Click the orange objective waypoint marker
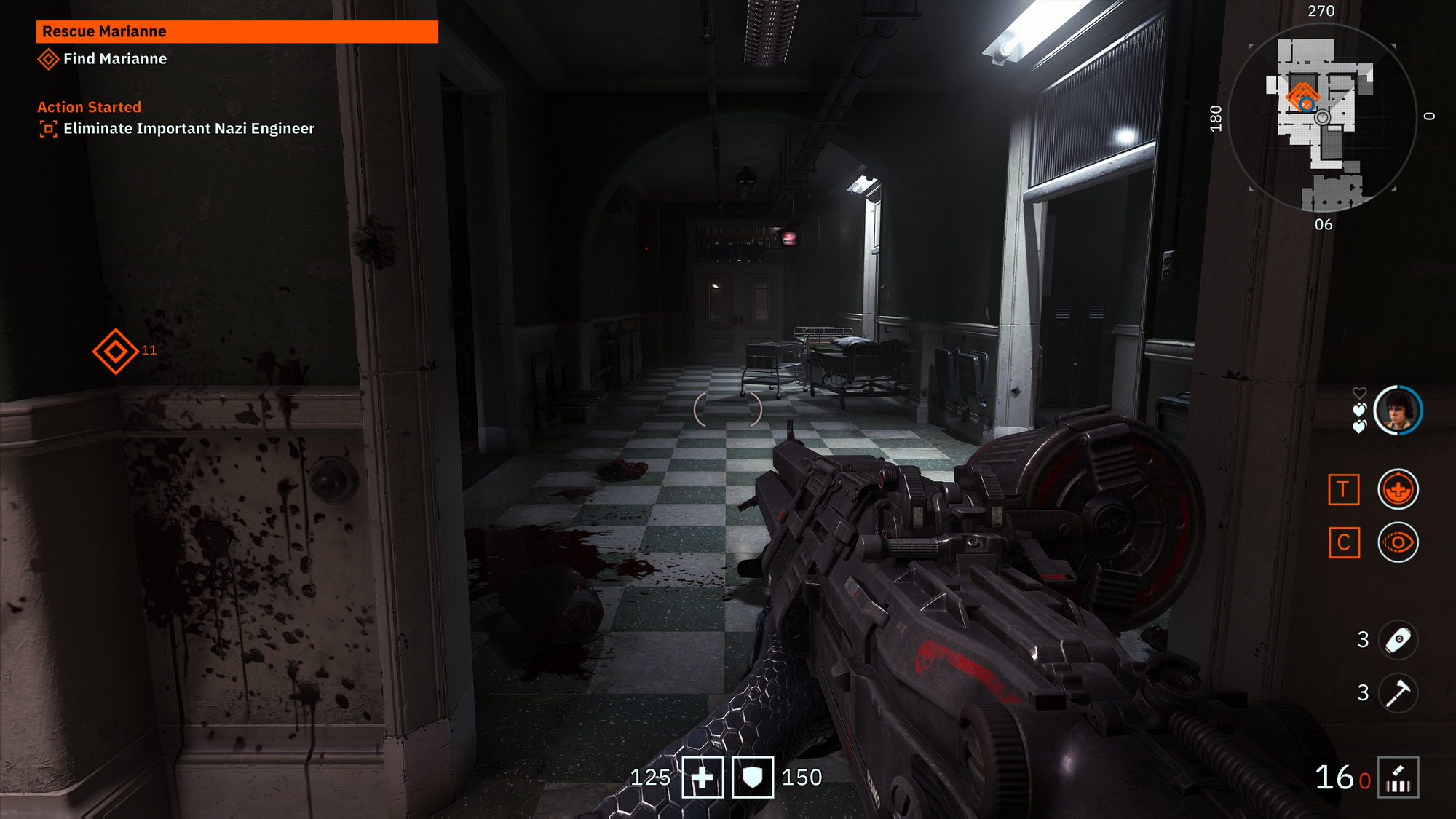Screen dimensions: 1456x819 click(x=115, y=351)
